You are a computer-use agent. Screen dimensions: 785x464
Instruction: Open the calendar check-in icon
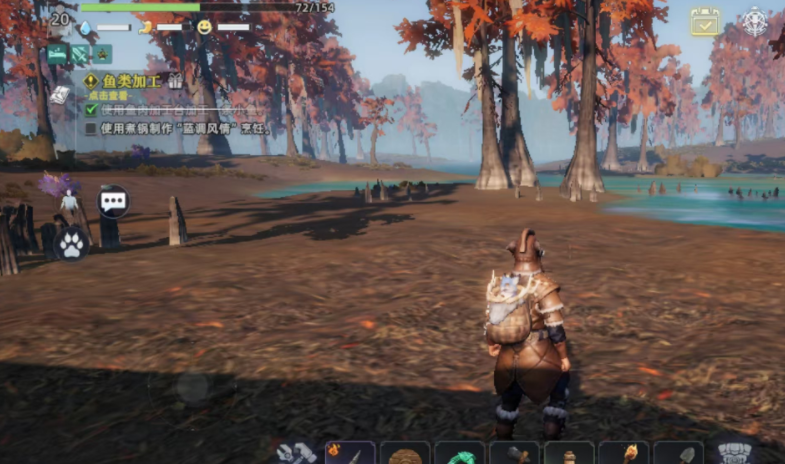coord(705,22)
